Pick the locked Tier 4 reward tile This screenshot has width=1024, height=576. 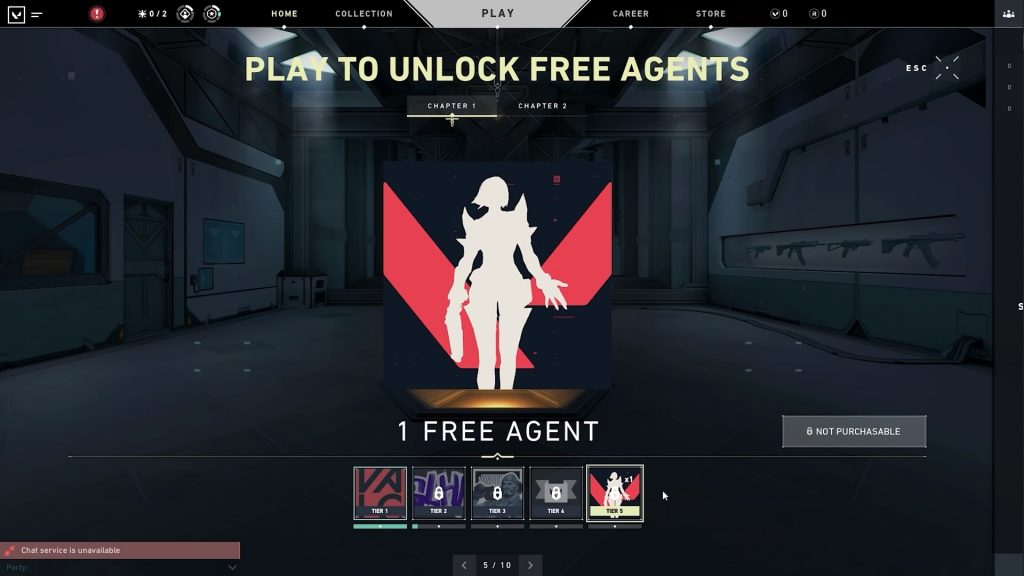(556, 493)
